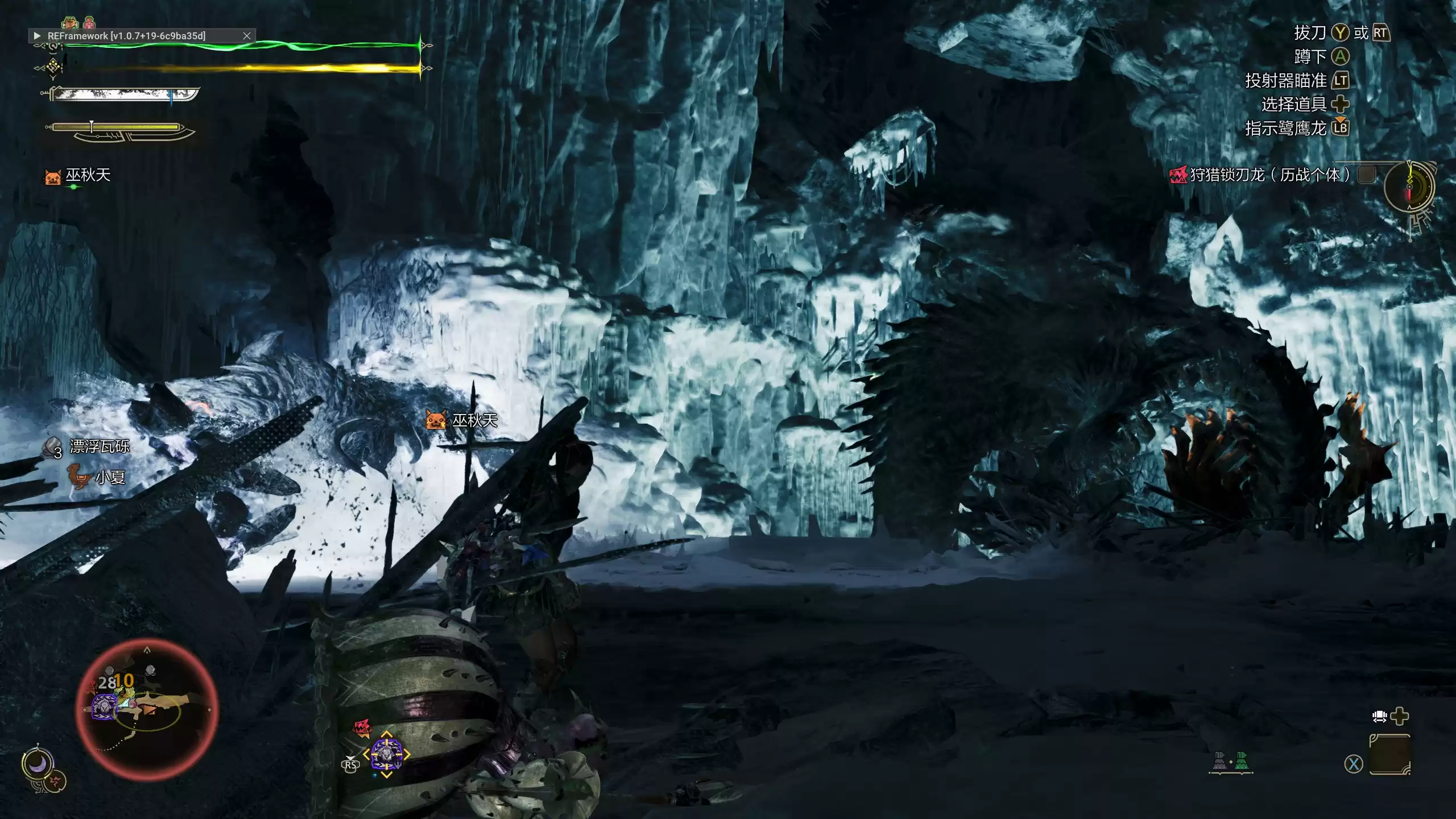Image resolution: width=1456 pixels, height=819 pixels.
Task: Click the pink status buff icon
Action: pos(90,23)
